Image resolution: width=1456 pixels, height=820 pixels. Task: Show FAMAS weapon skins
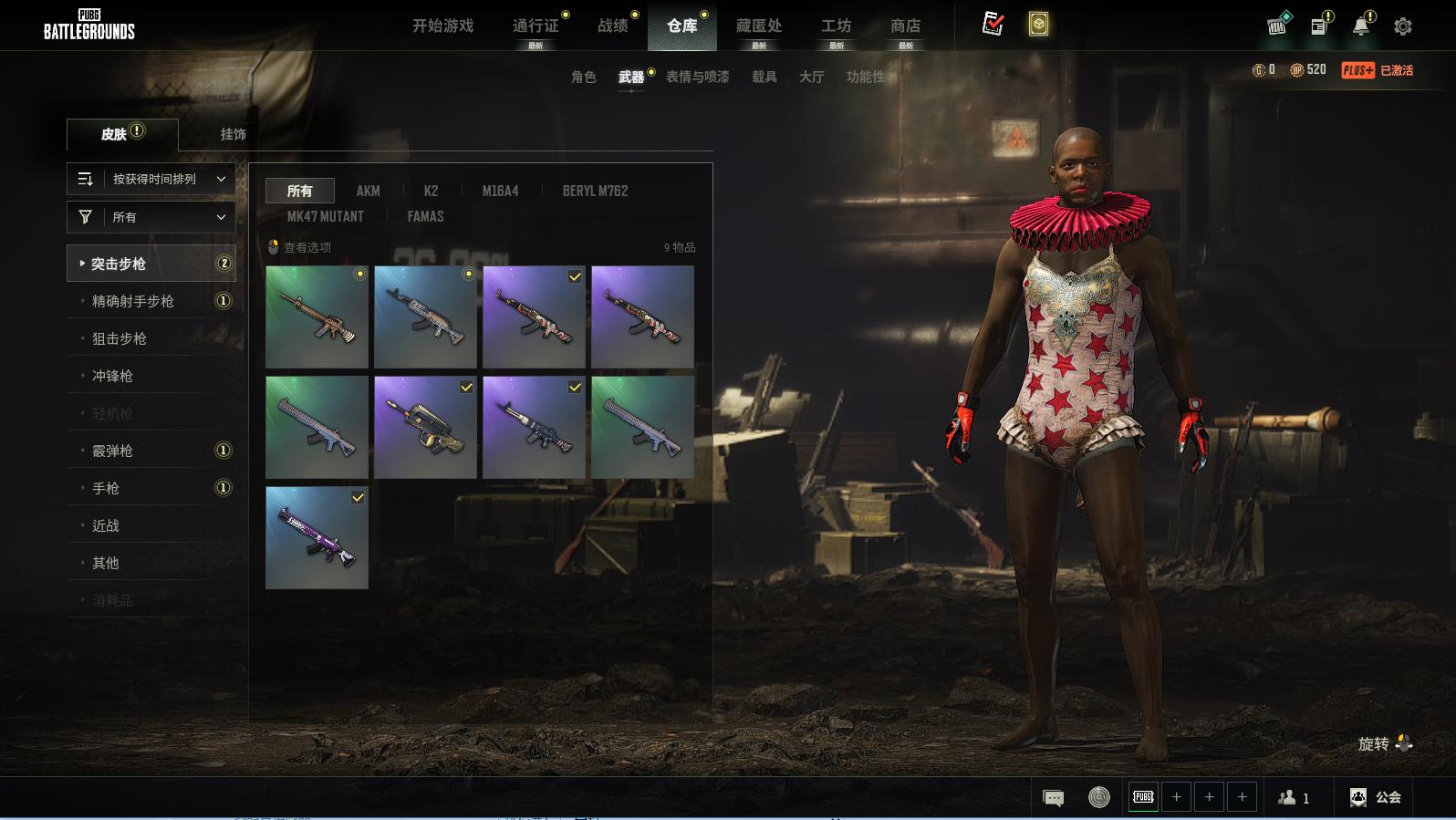[x=425, y=216]
